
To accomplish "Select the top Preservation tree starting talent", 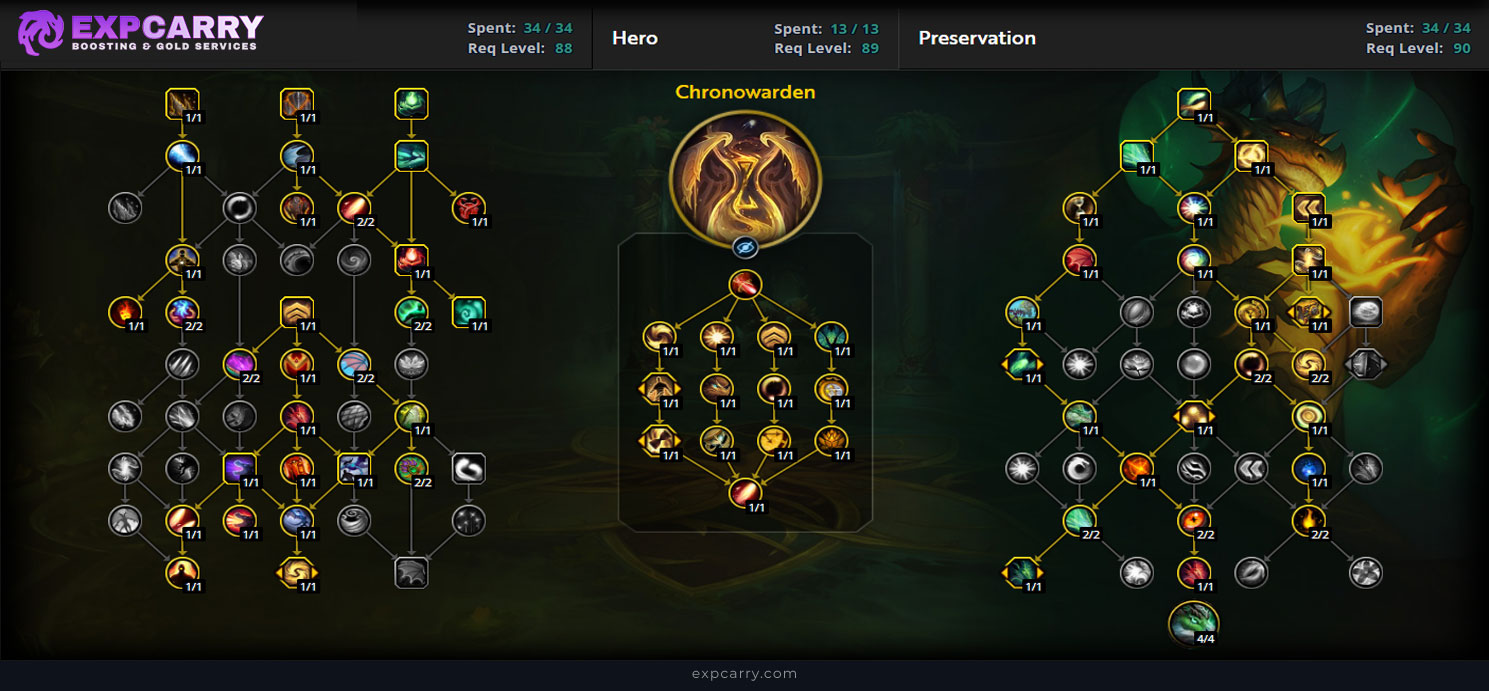I will [x=1193, y=103].
